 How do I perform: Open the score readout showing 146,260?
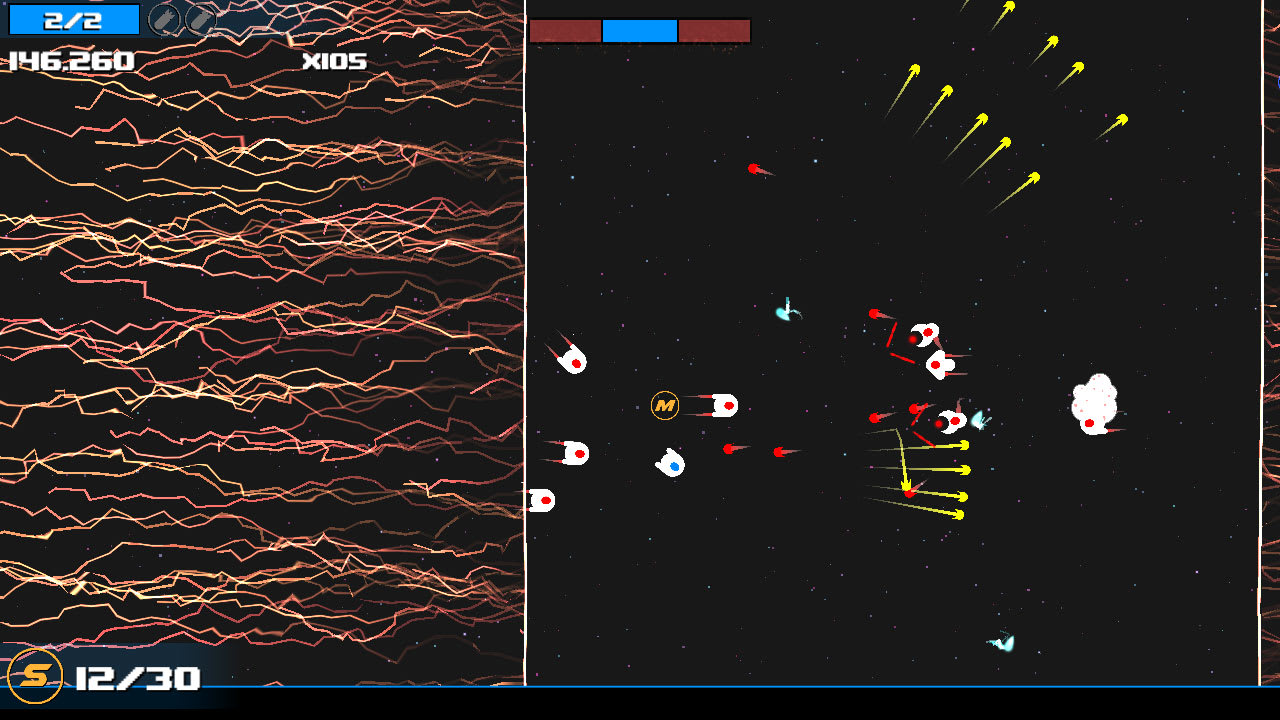tap(70, 61)
